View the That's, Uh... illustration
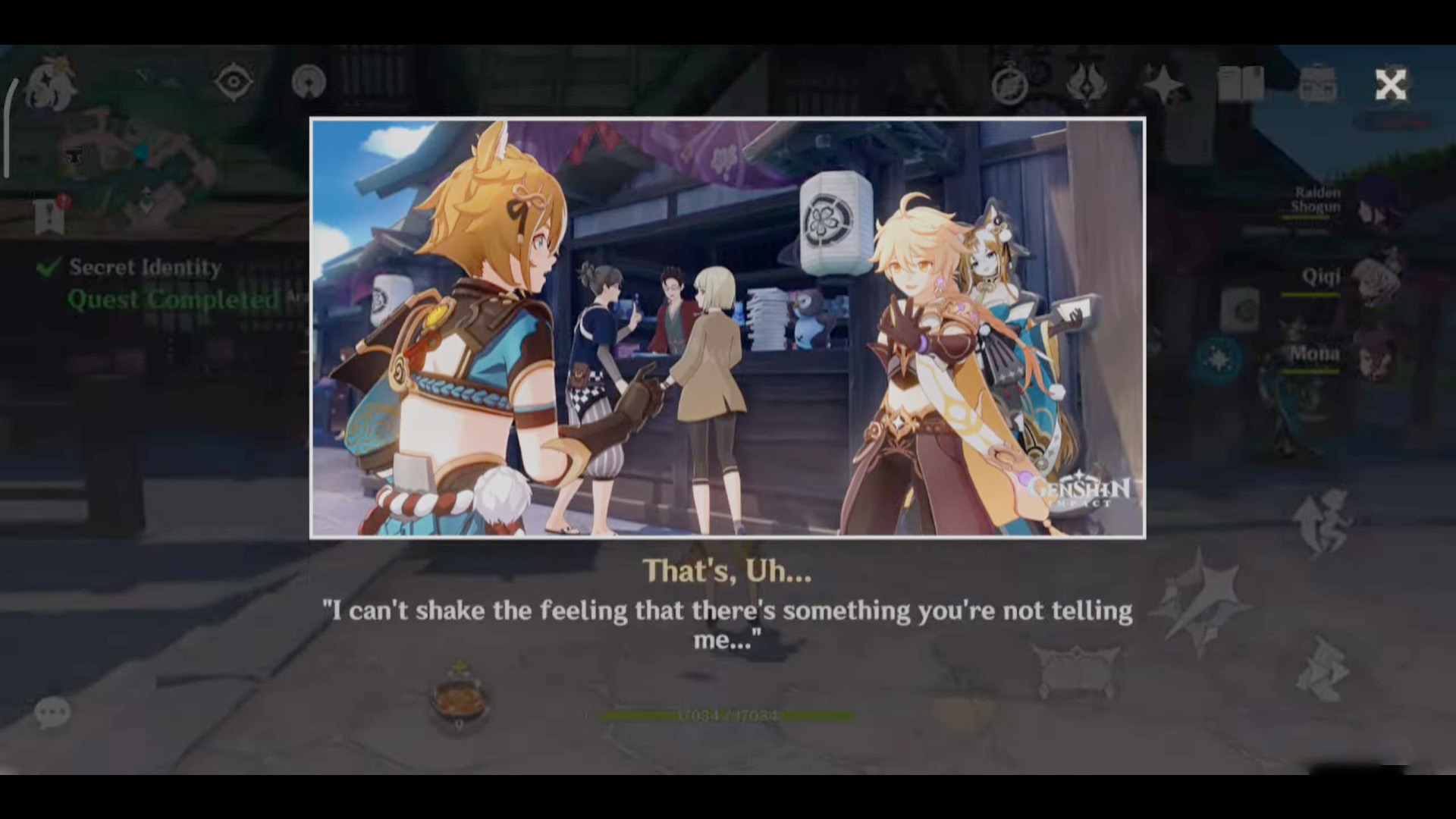The width and height of the screenshot is (1456, 819). [x=727, y=328]
